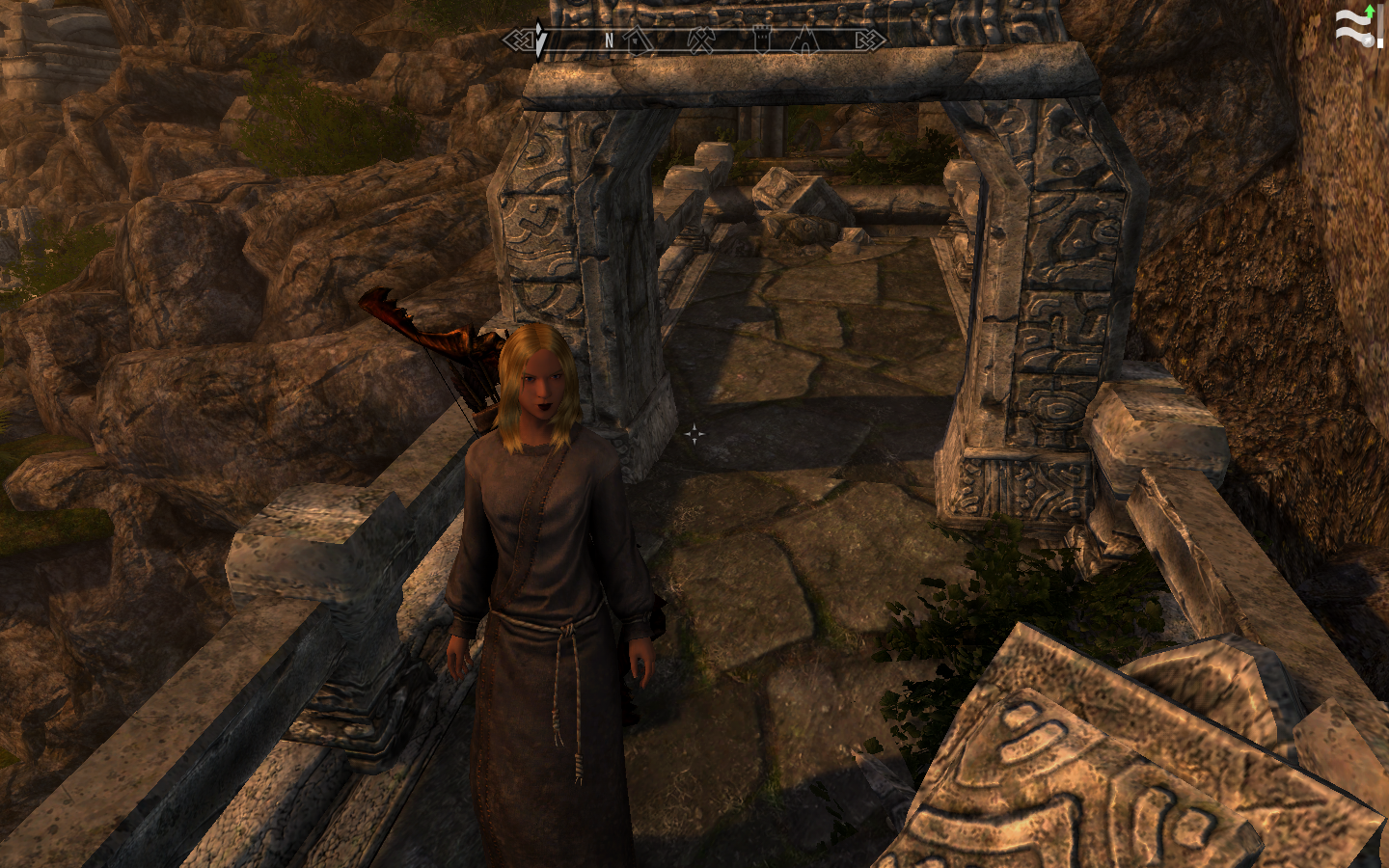Select the N north indicator on the compass
Screen dimensions: 1389x868
(610, 41)
